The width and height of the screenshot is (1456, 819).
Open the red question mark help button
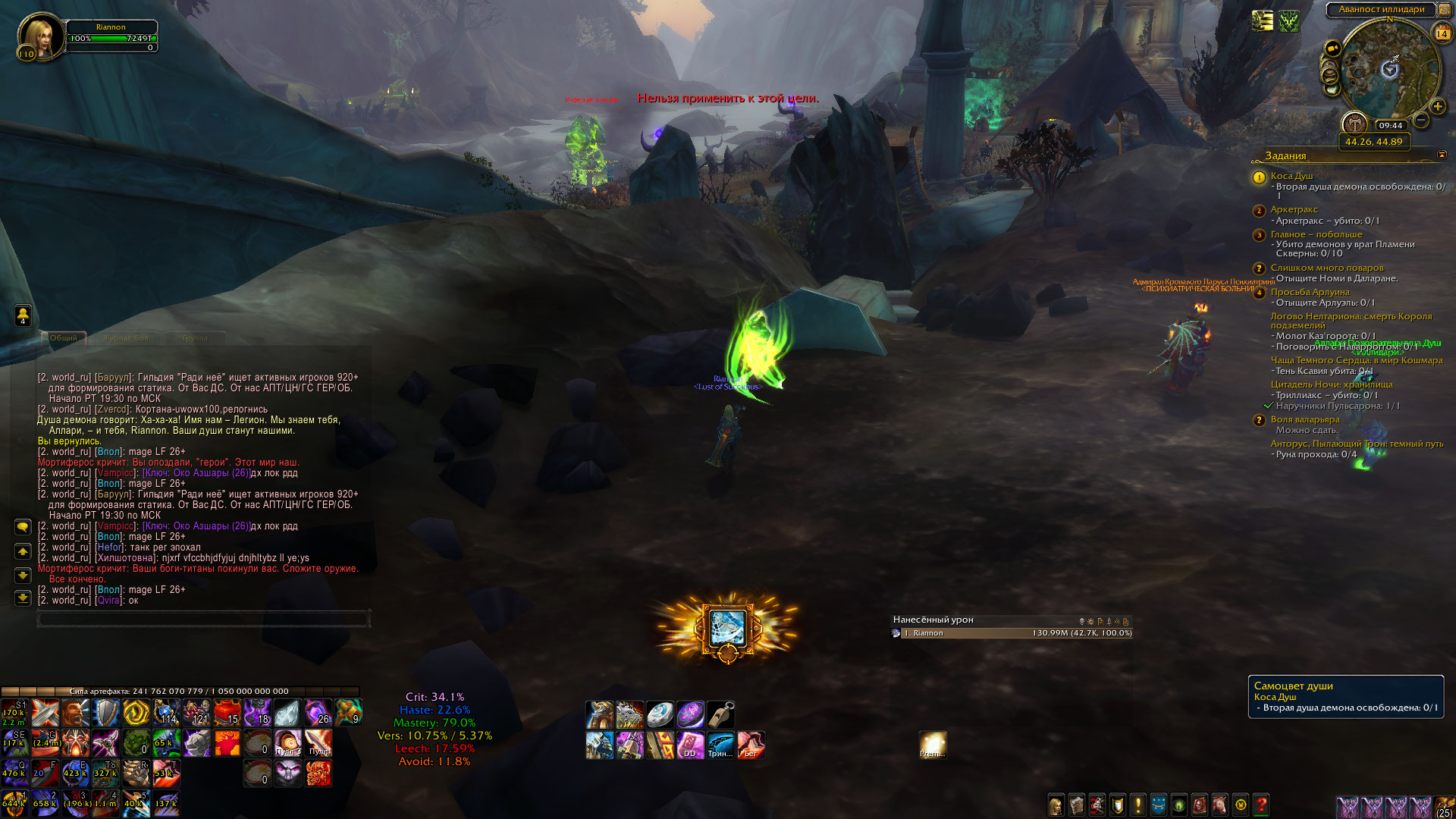point(1262,805)
